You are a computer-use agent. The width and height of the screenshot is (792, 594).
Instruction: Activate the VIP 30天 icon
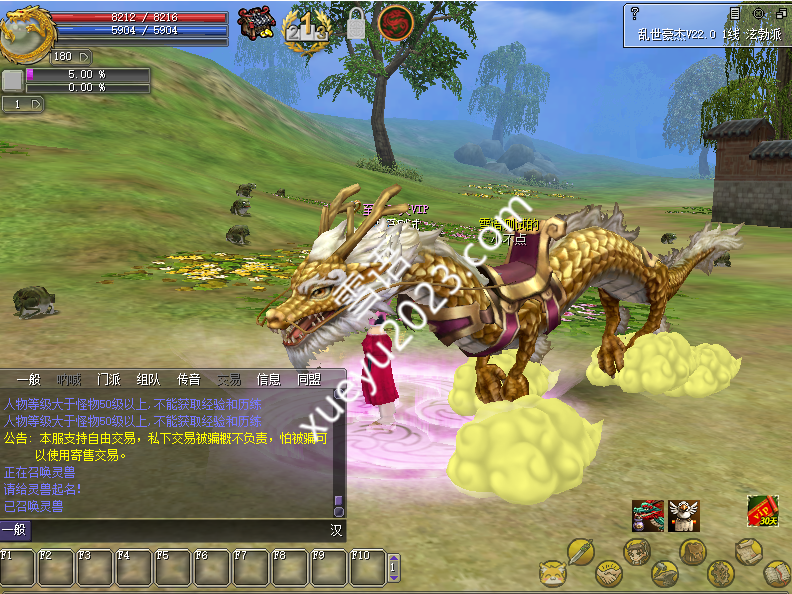pos(763,511)
